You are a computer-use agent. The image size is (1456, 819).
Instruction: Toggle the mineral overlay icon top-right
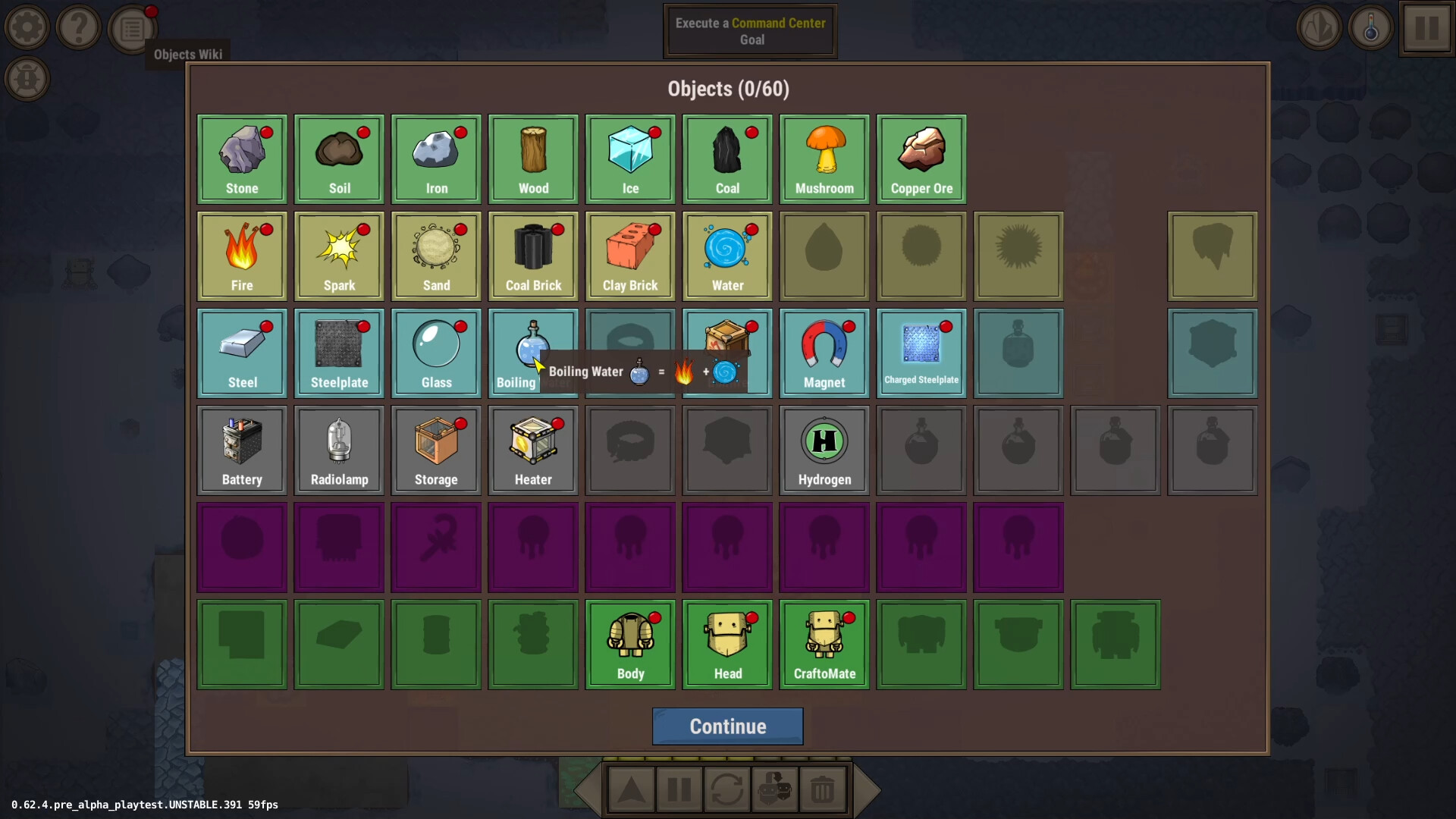1319,27
